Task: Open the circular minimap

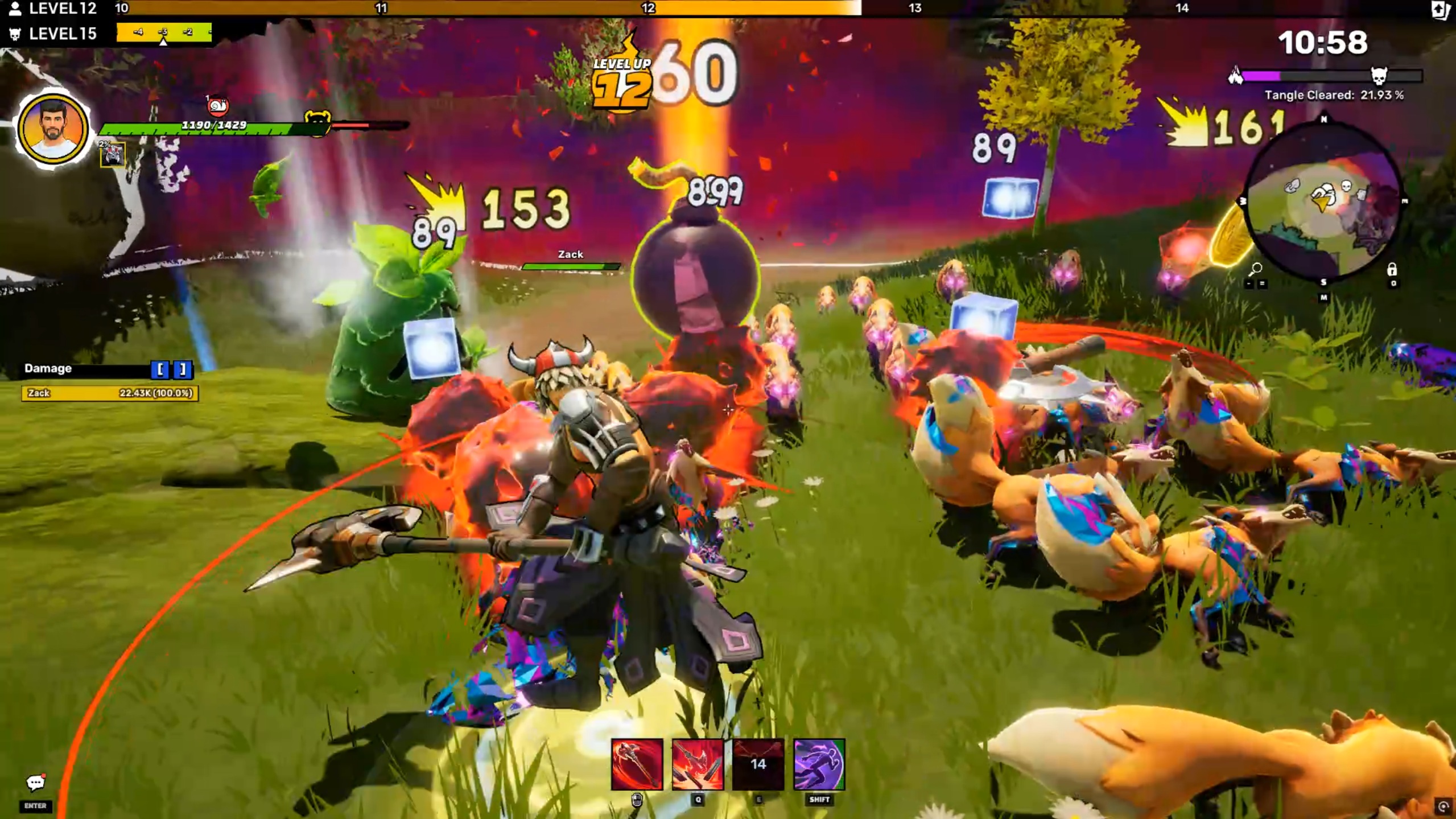Action: [1323, 200]
